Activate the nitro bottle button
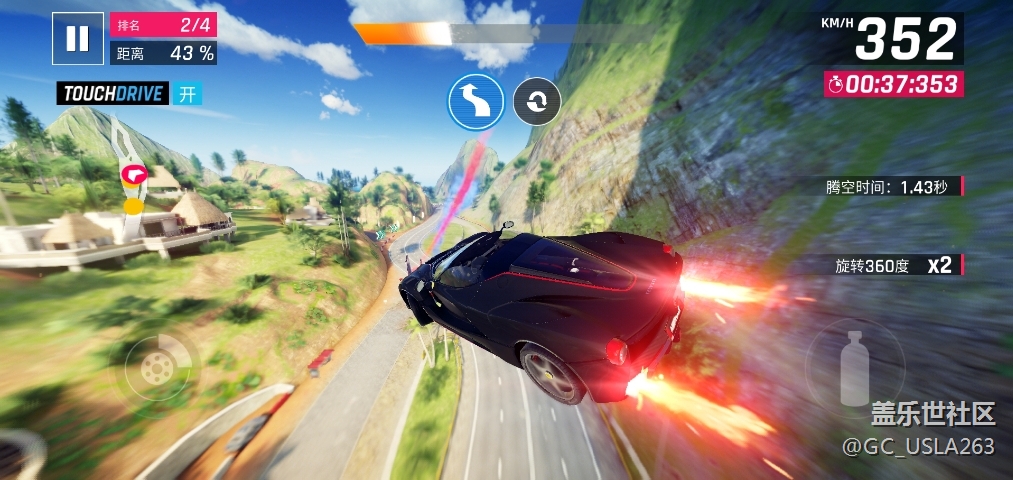 [x=854, y=366]
